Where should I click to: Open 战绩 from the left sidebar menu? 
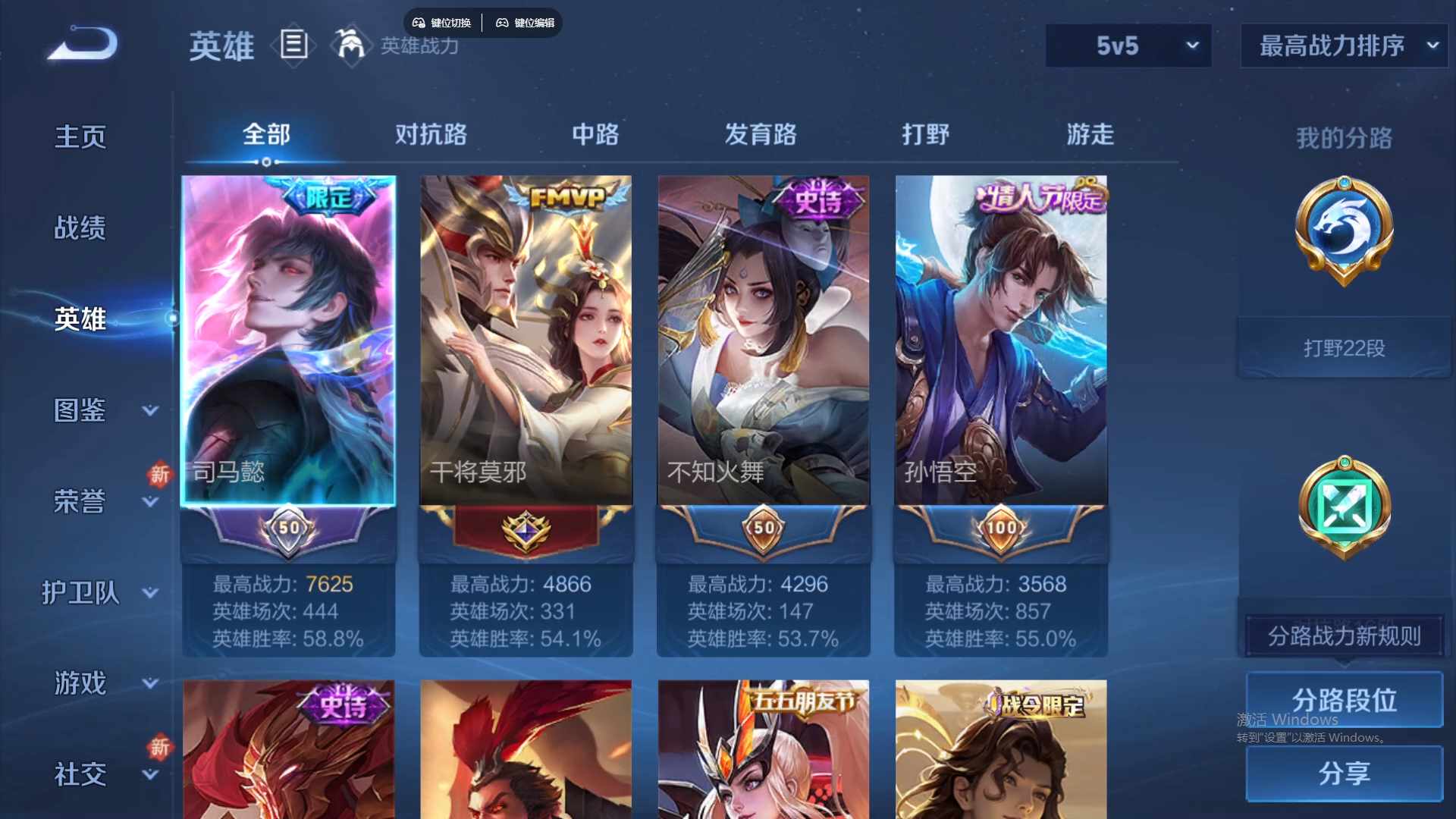point(80,226)
